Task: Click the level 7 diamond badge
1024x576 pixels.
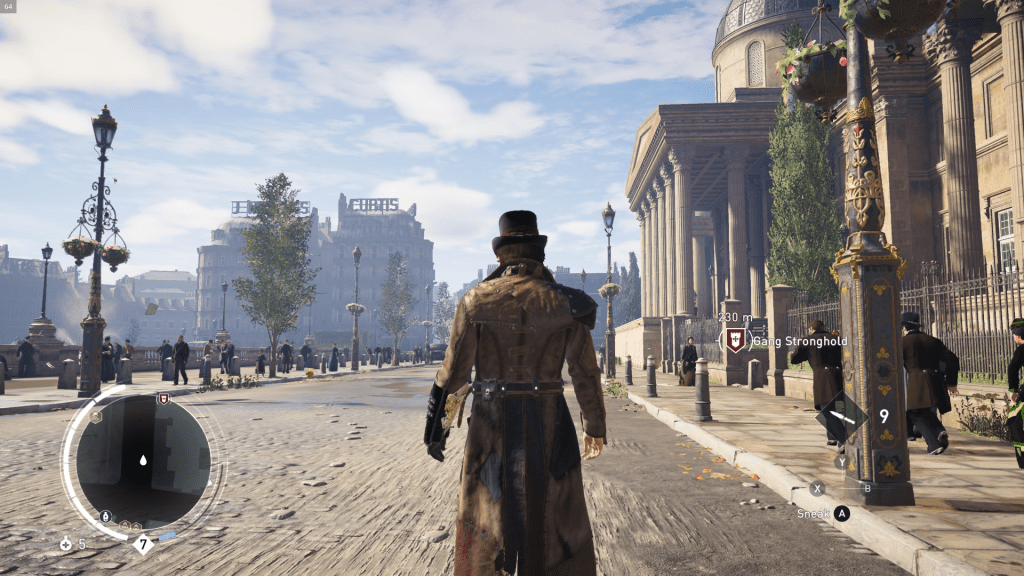Action: (143, 544)
